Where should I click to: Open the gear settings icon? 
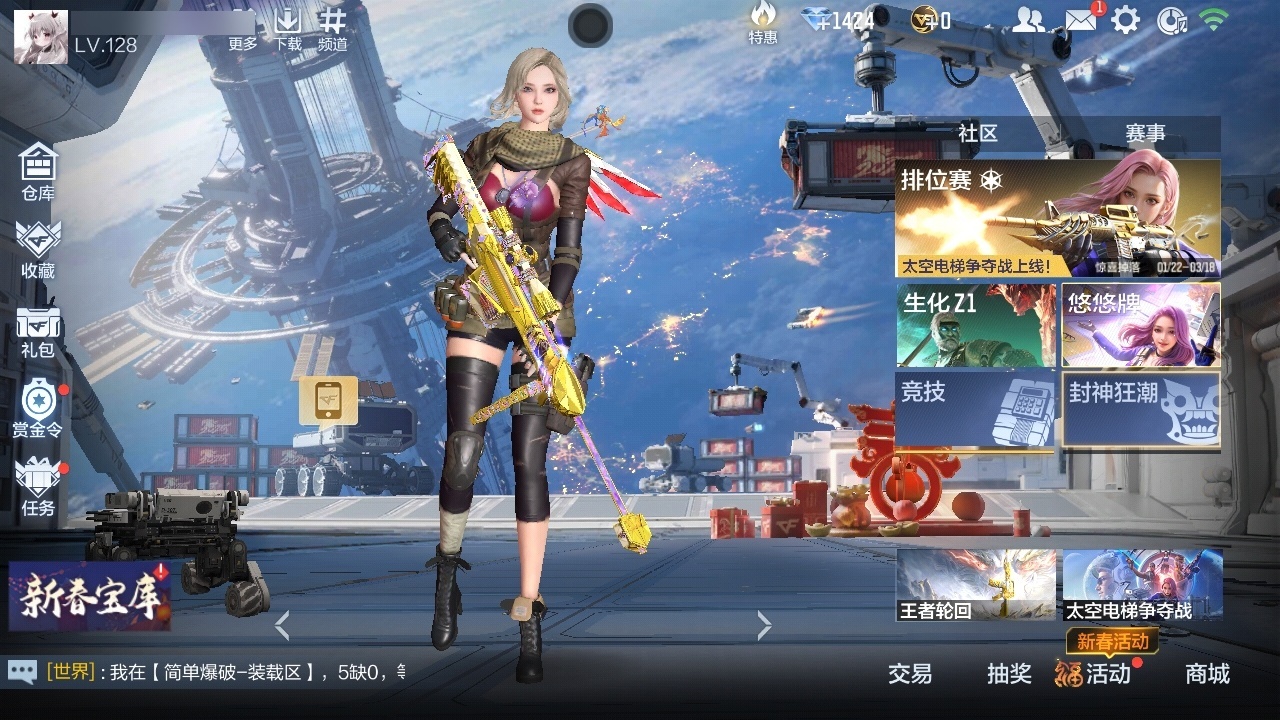tap(1126, 20)
